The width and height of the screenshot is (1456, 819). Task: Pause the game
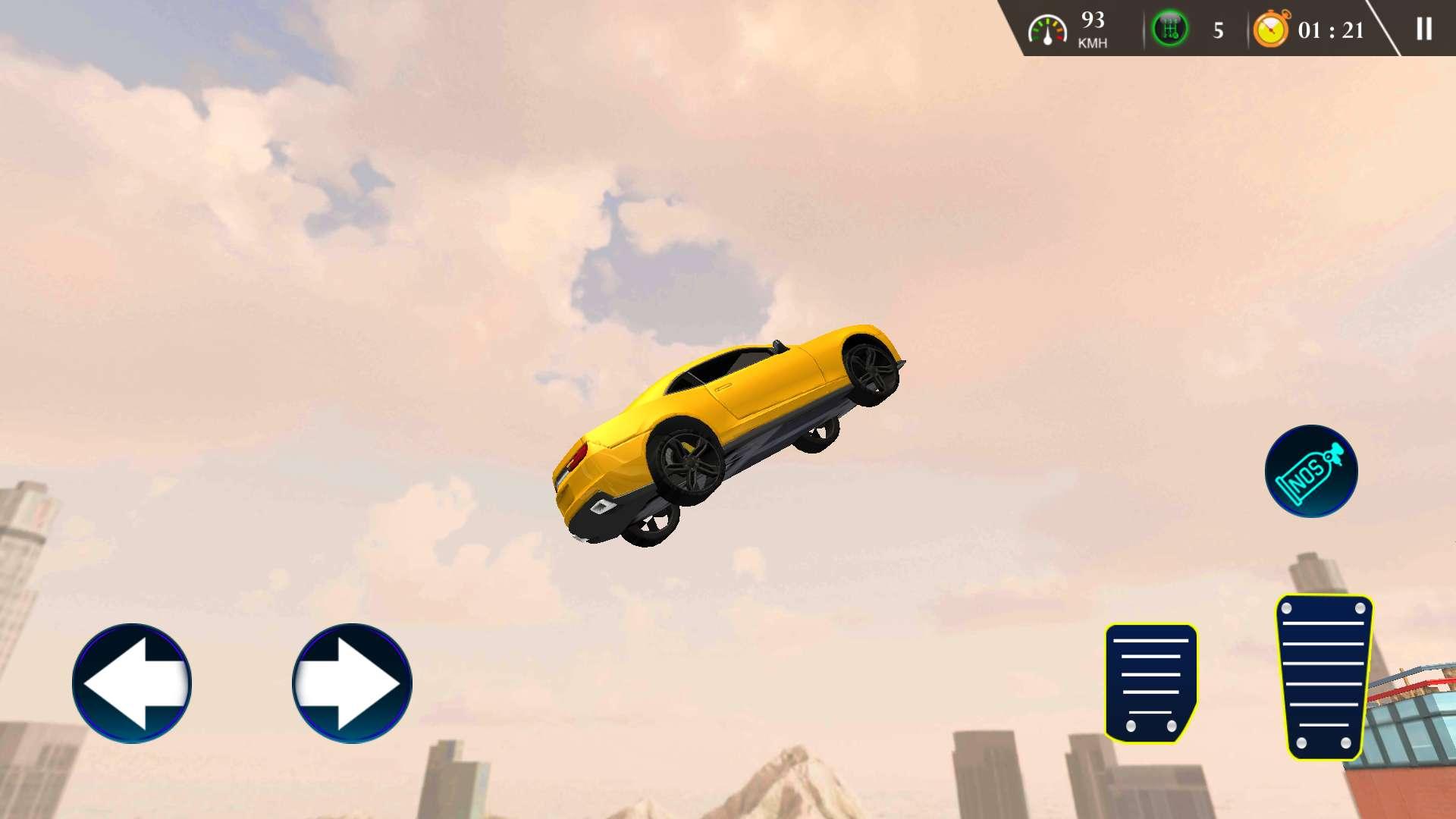pos(1423,29)
